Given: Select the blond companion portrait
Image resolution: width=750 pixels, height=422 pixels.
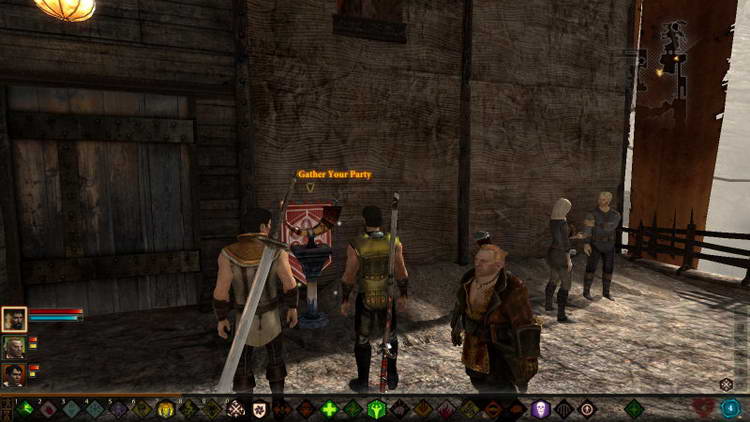Looking at the screenshot, I should (x=14, y=347).
